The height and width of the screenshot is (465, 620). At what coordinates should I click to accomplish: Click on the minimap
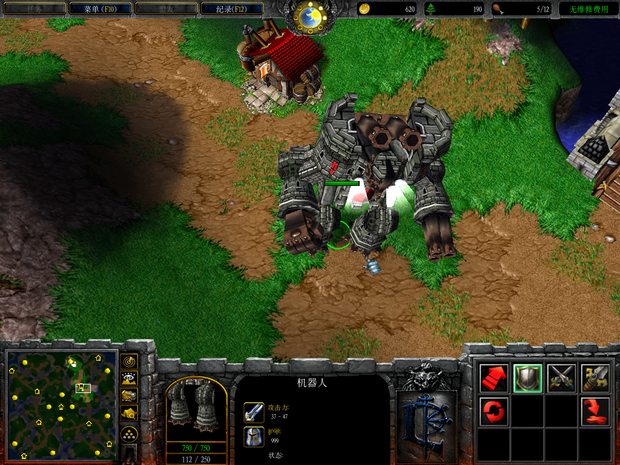click(x=61, y=395)
